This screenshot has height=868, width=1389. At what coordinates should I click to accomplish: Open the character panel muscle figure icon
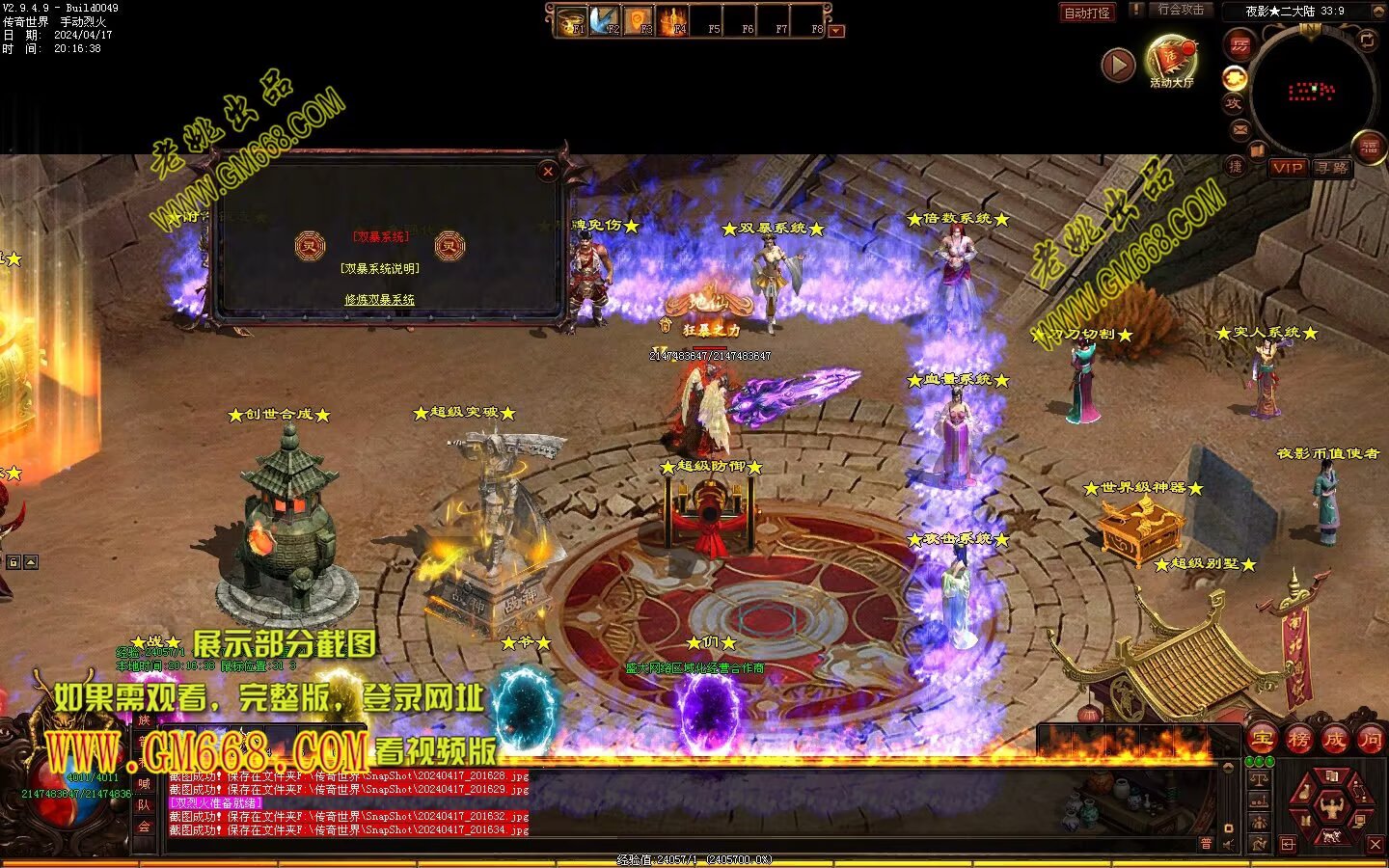1331,804
